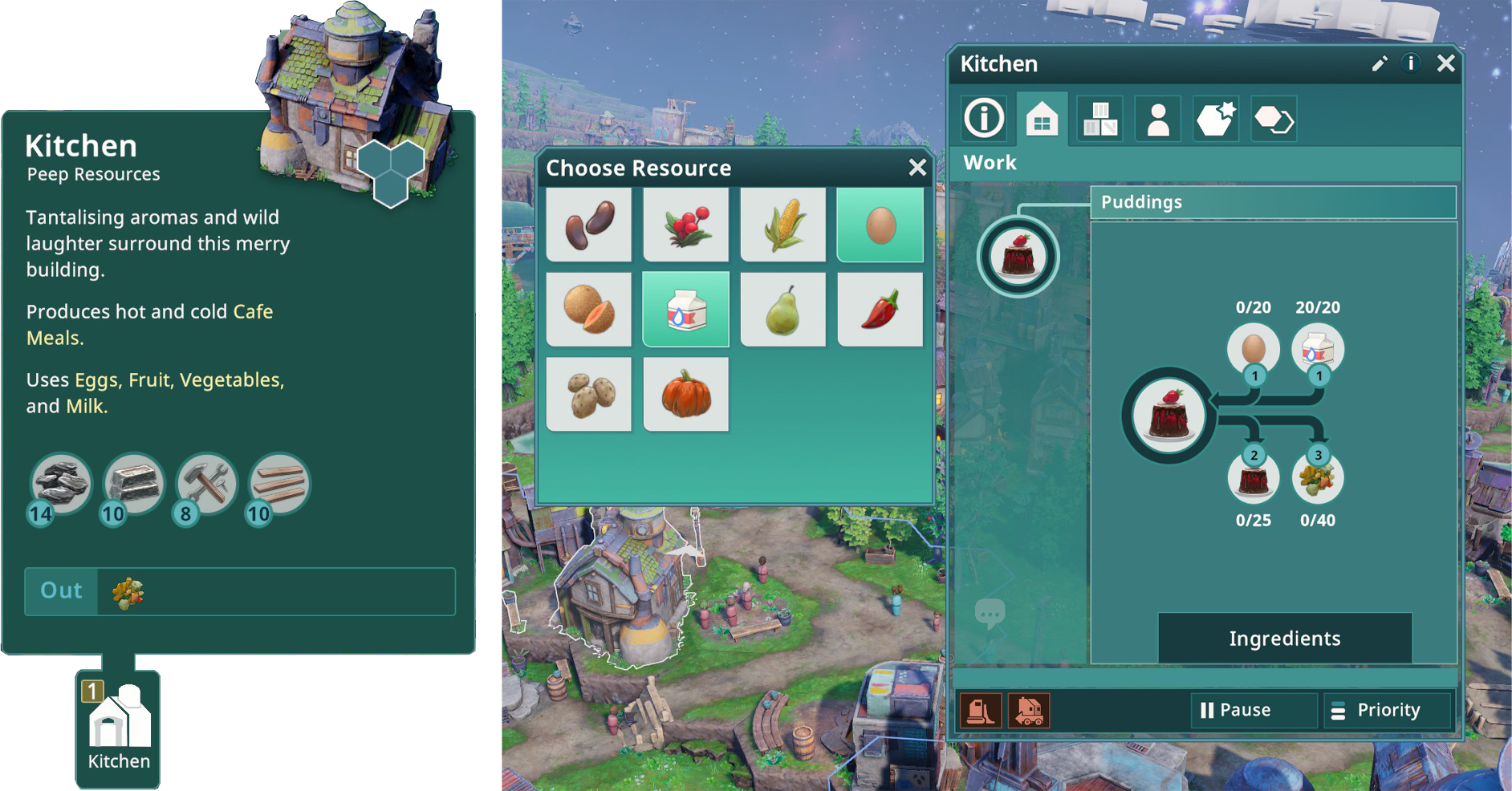
Task: Open the Ingredients section
Action: coord(1284,639)
